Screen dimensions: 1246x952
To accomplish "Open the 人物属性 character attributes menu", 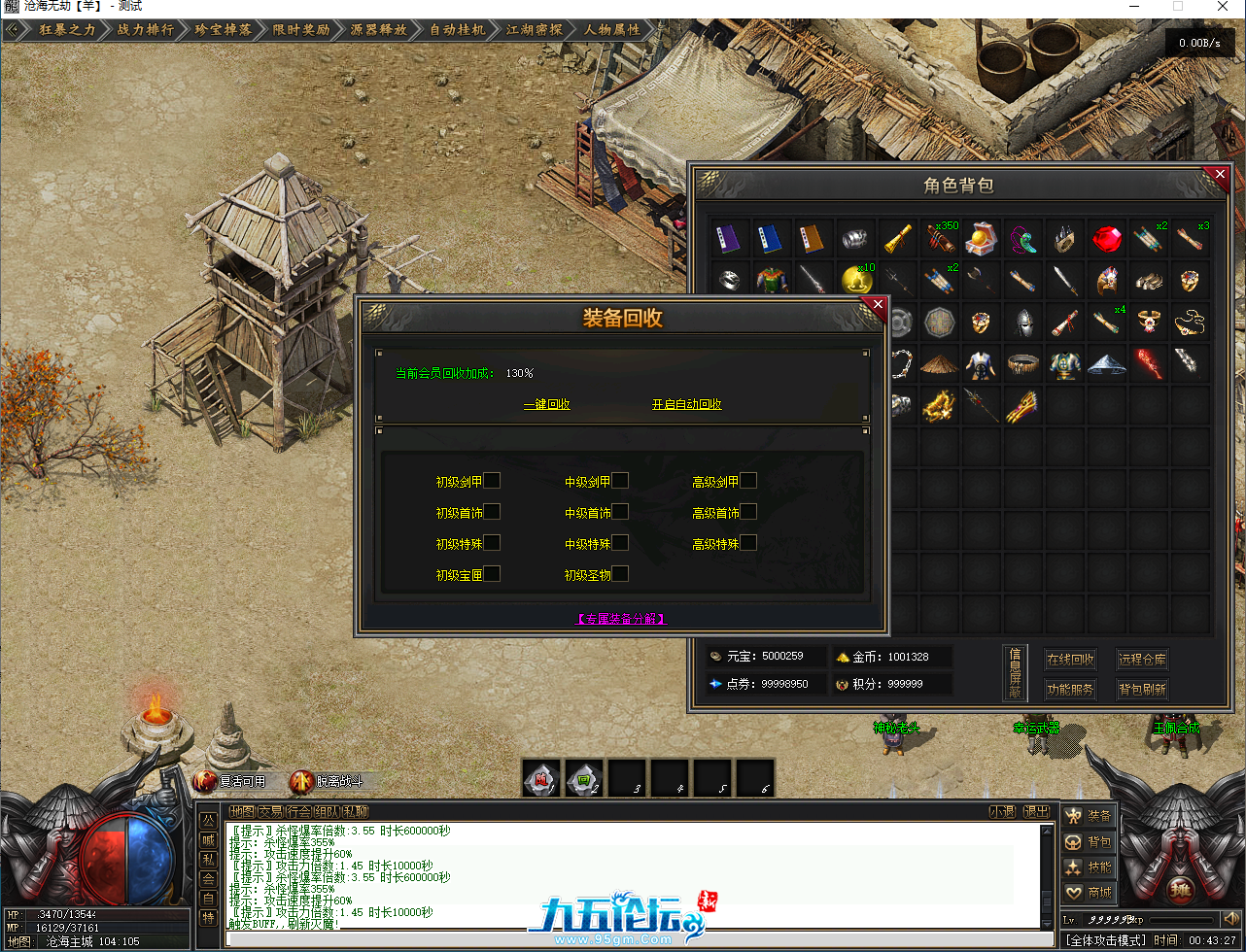I will 614,29.
